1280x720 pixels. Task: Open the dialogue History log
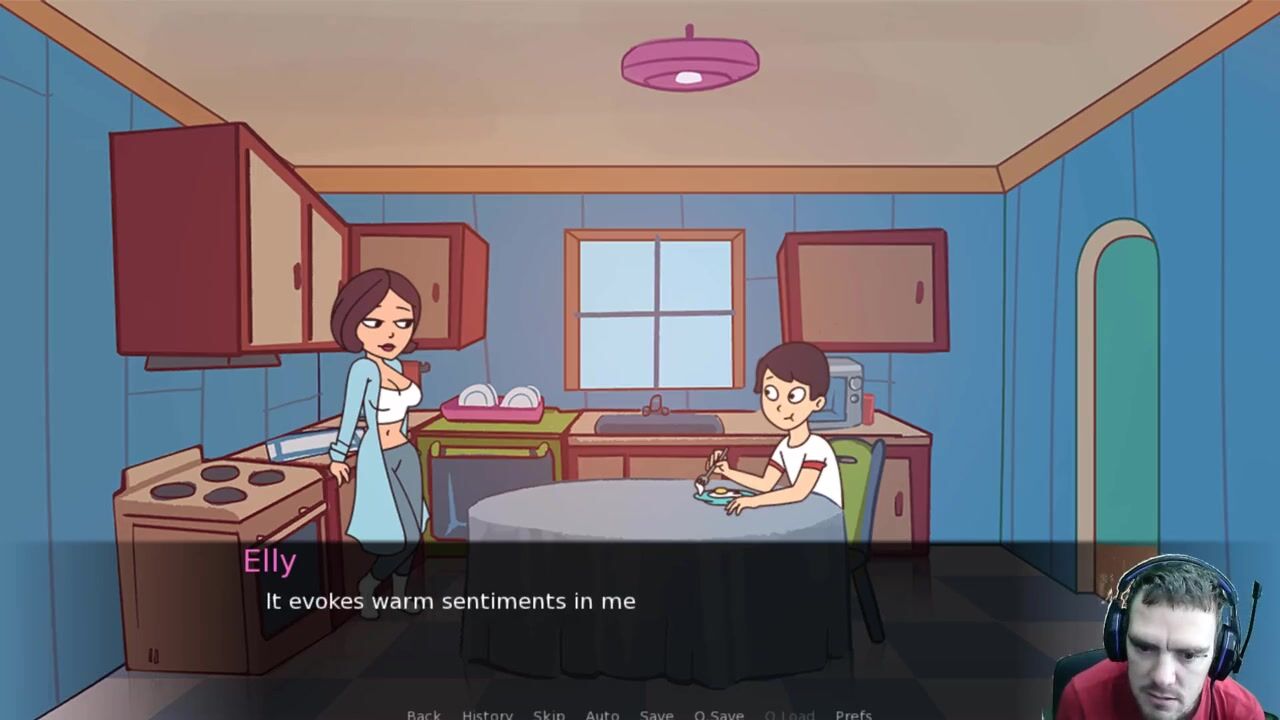(487, 714)
